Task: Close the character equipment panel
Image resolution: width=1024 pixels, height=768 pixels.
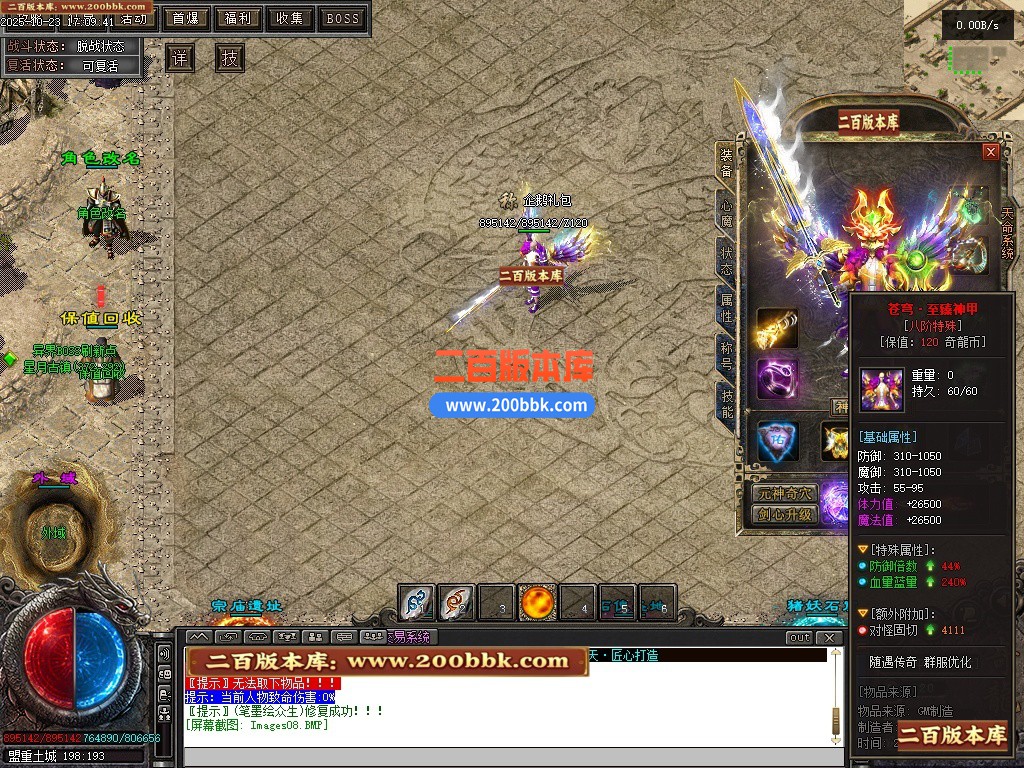Action: (x=991, y=152)
